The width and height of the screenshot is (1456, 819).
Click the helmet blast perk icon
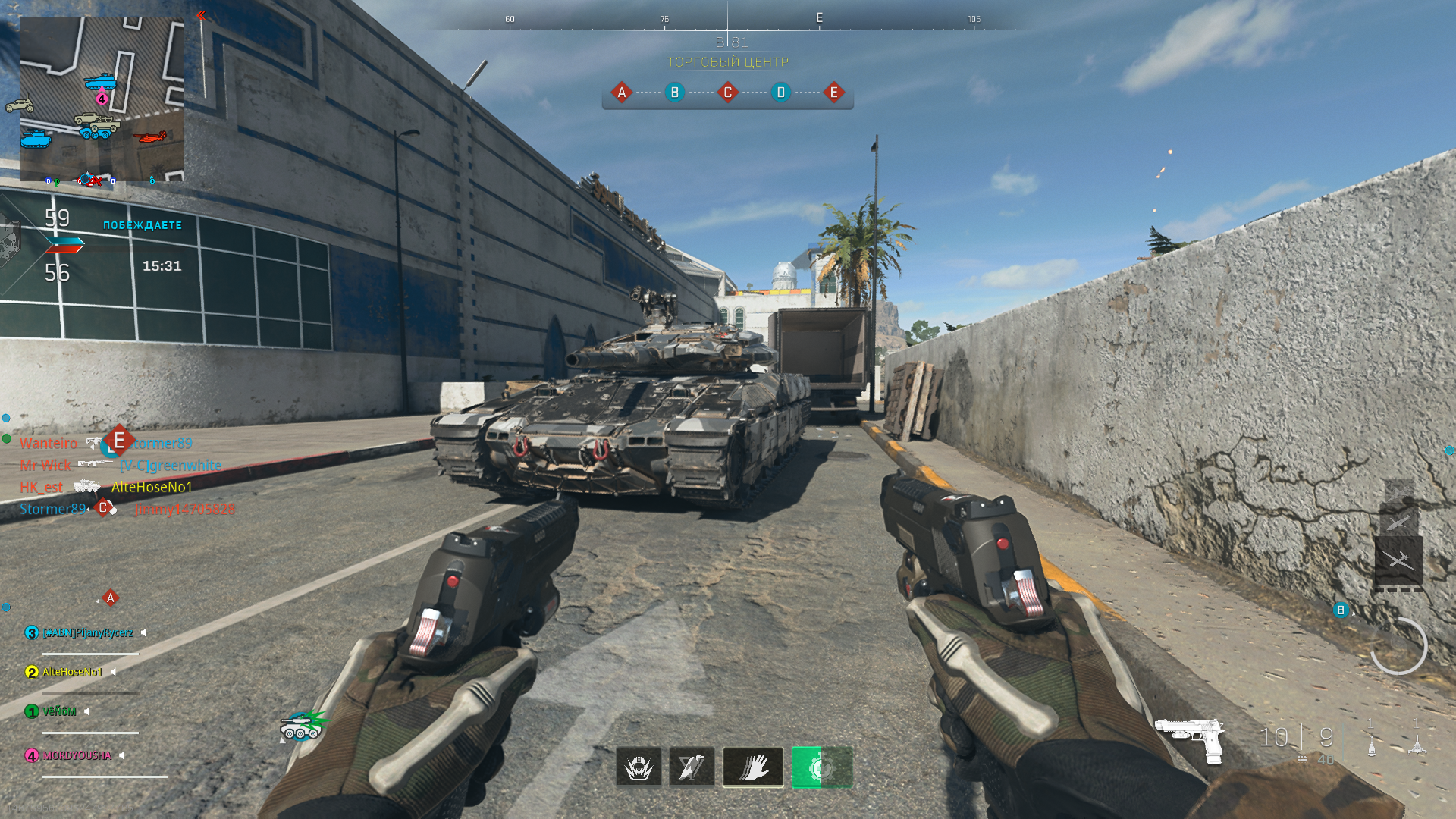(639, 767)
